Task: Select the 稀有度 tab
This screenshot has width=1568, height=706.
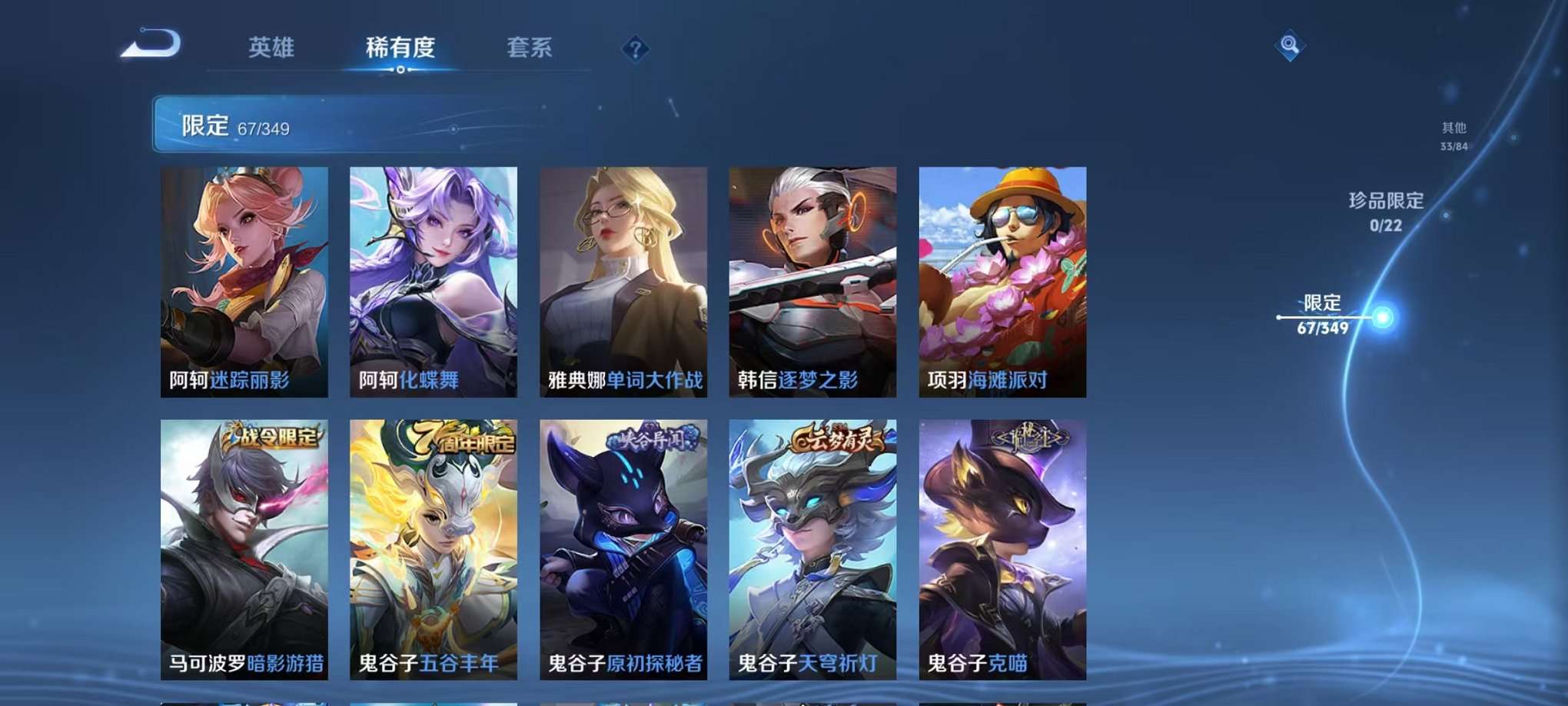Action: tap(400, 46)
